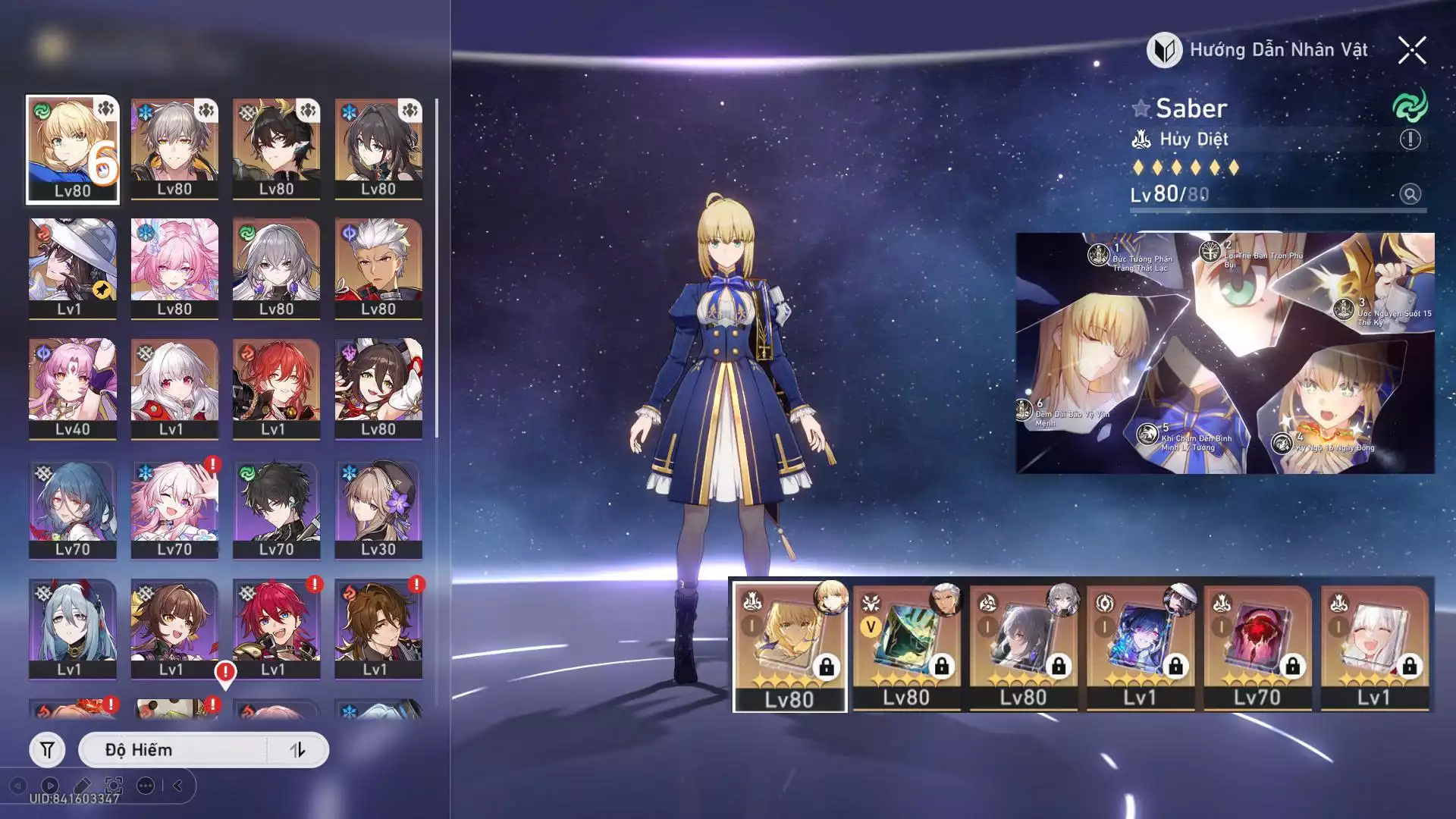Select wind element icon beside Saber

(x=1410, y=106)
